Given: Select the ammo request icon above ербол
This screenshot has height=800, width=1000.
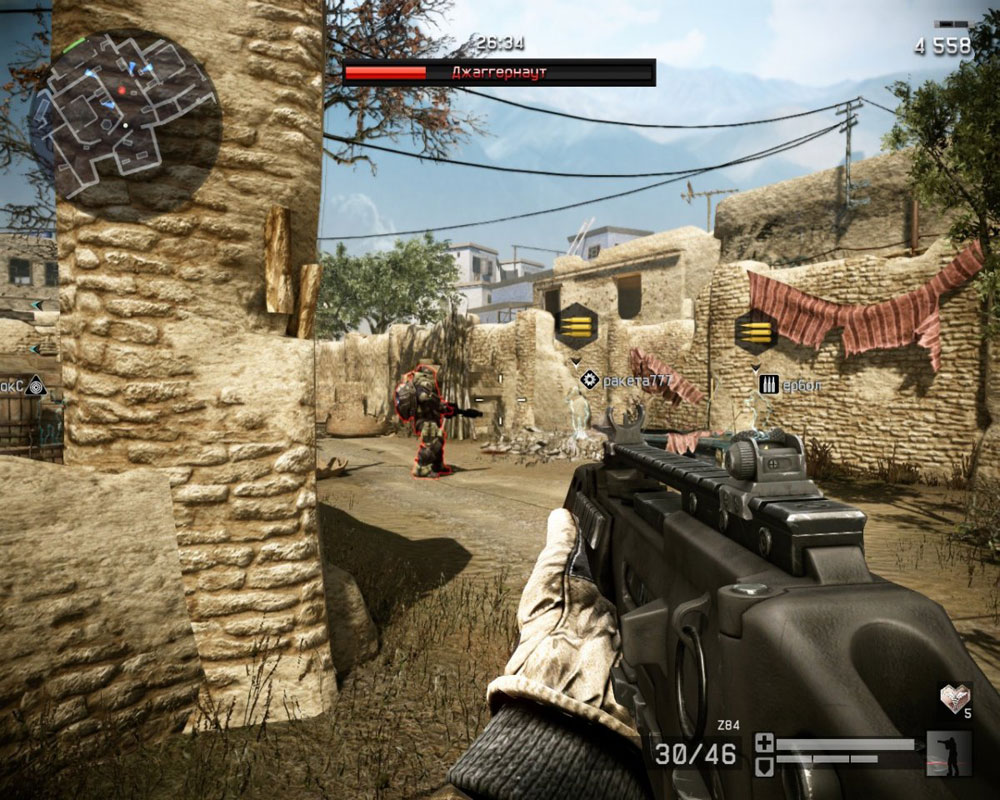Looking at the screenshot, I should pyautogui.click(x=756, y=331).
